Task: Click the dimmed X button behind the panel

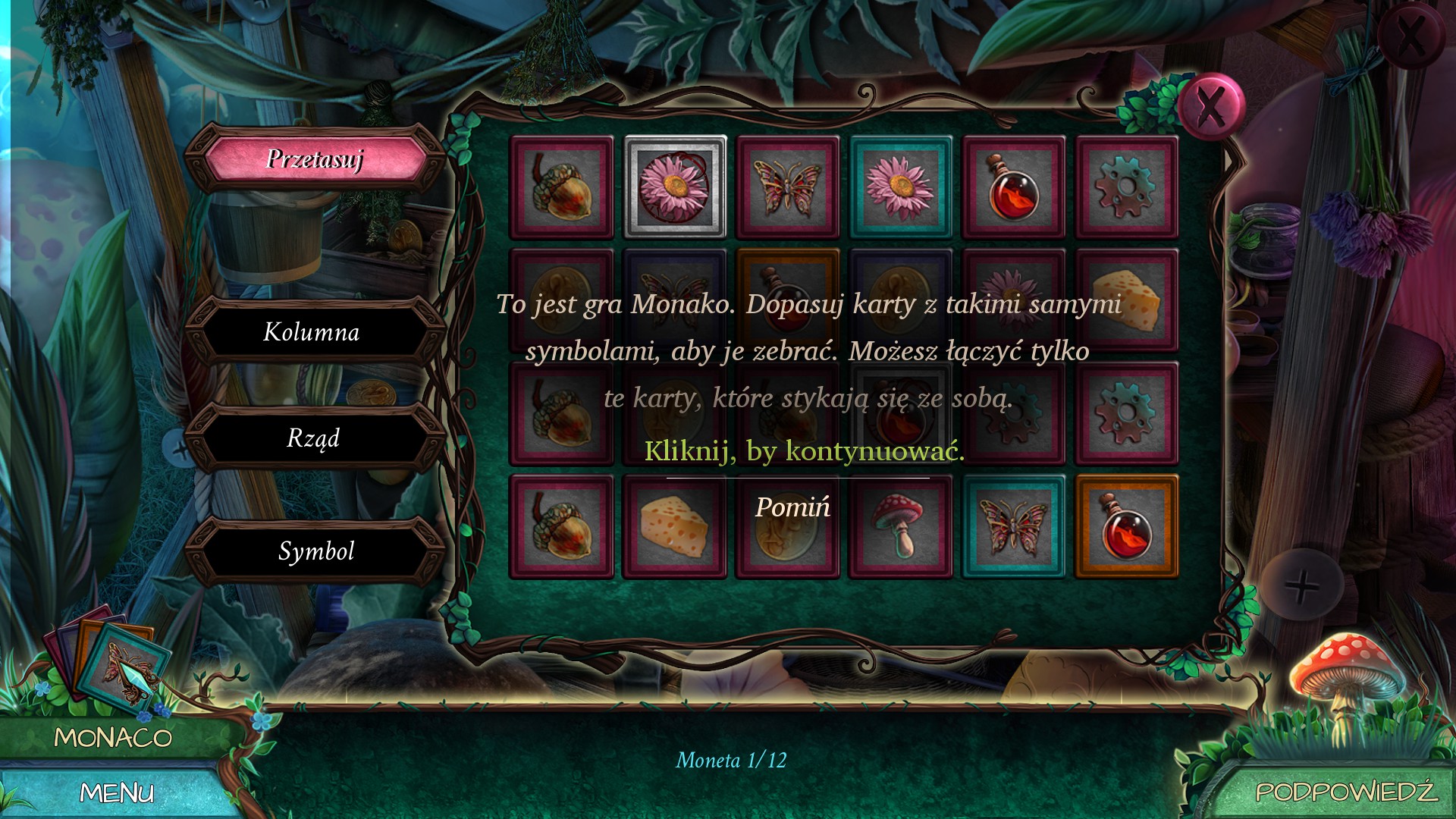Action: point(1410,34)
